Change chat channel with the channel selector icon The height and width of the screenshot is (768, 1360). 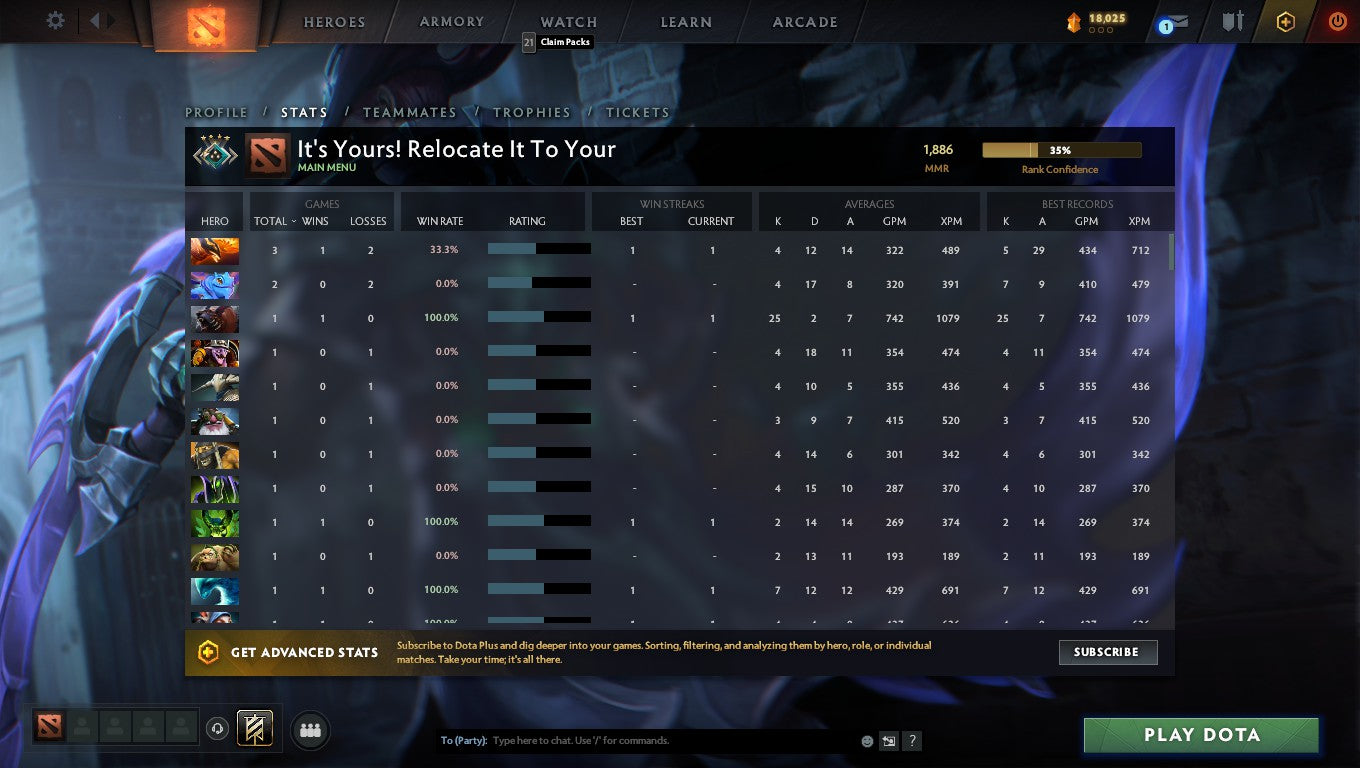tap(888, 741)
